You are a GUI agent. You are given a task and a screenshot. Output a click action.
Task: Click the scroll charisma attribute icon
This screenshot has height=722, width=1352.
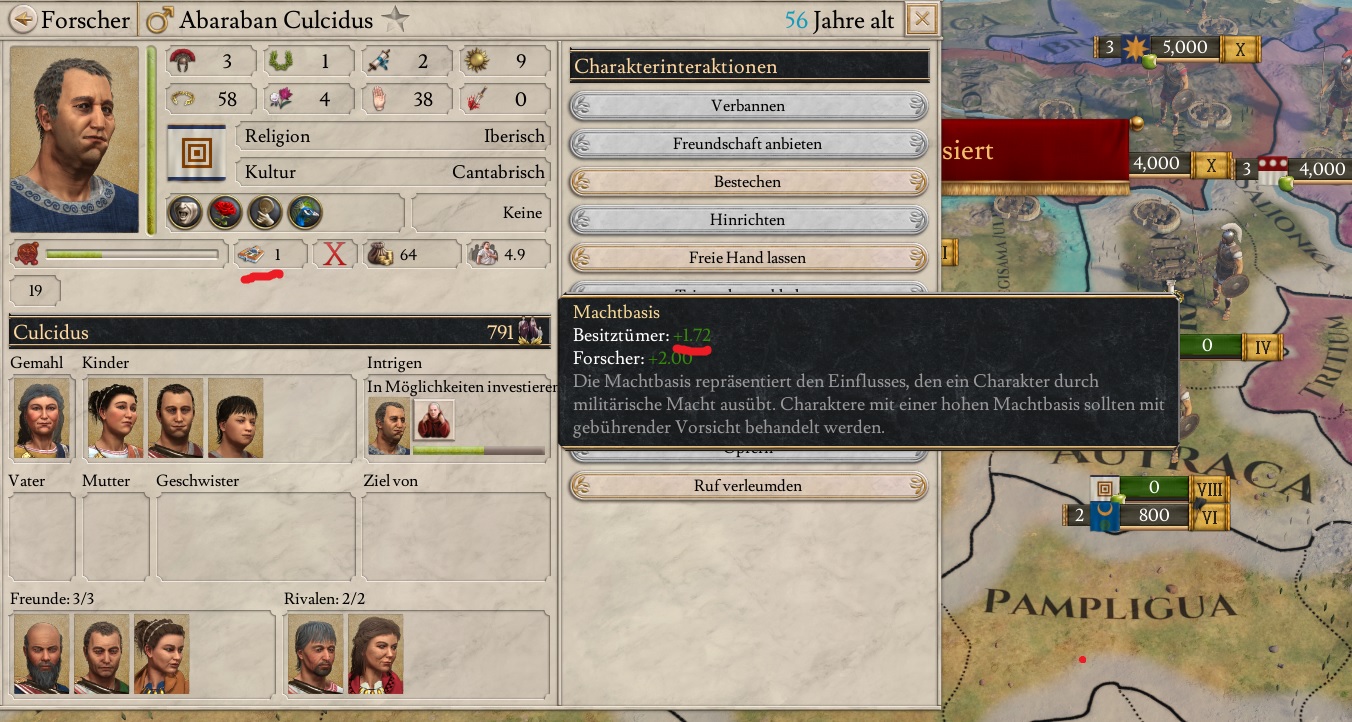379,61
